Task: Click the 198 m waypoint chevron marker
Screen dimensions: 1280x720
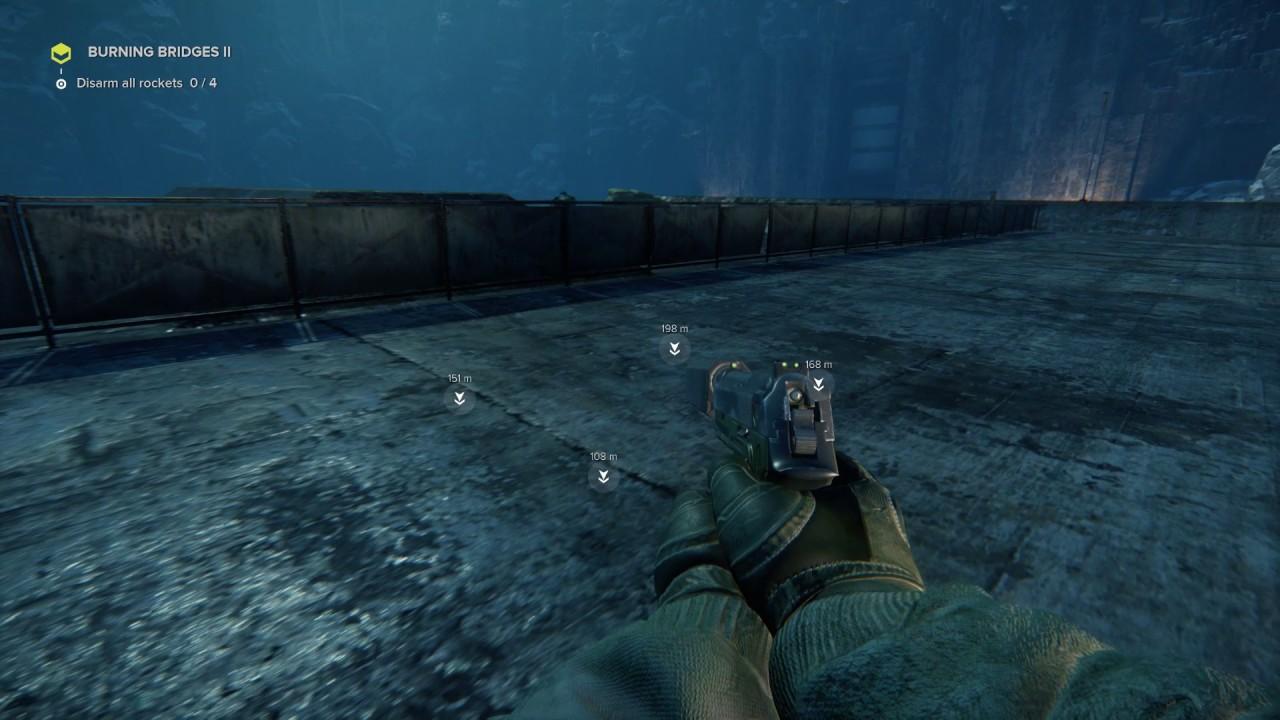Action: [673, 346]
